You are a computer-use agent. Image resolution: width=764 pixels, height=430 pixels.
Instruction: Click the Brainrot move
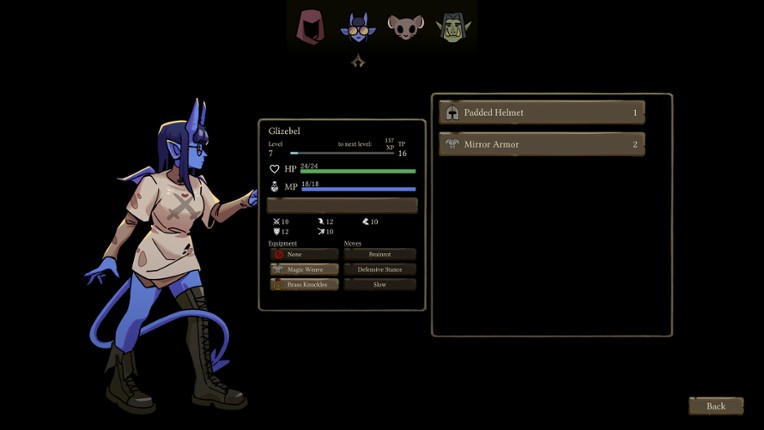point(380,255)
